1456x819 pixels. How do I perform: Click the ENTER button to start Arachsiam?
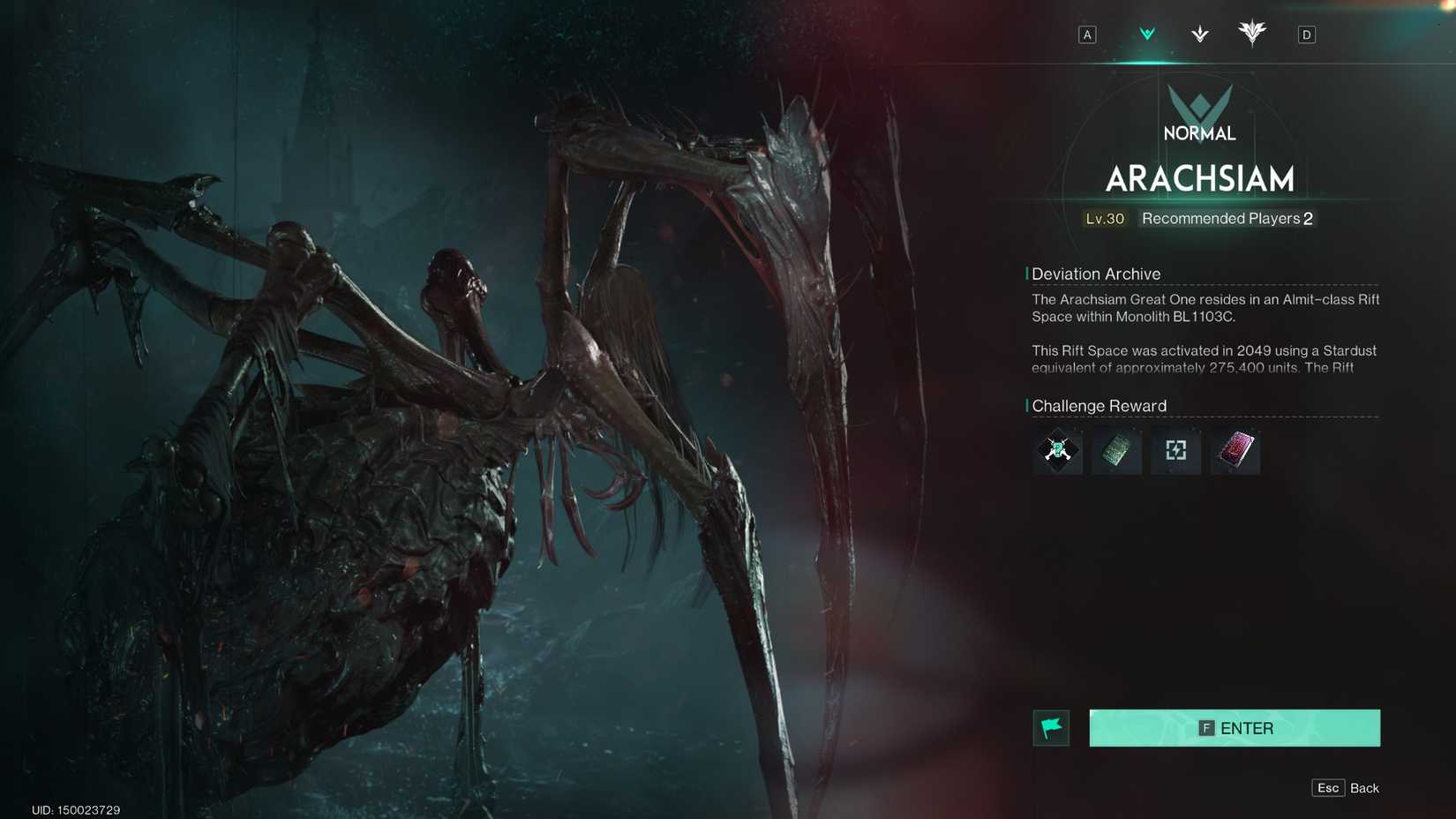1235,727
